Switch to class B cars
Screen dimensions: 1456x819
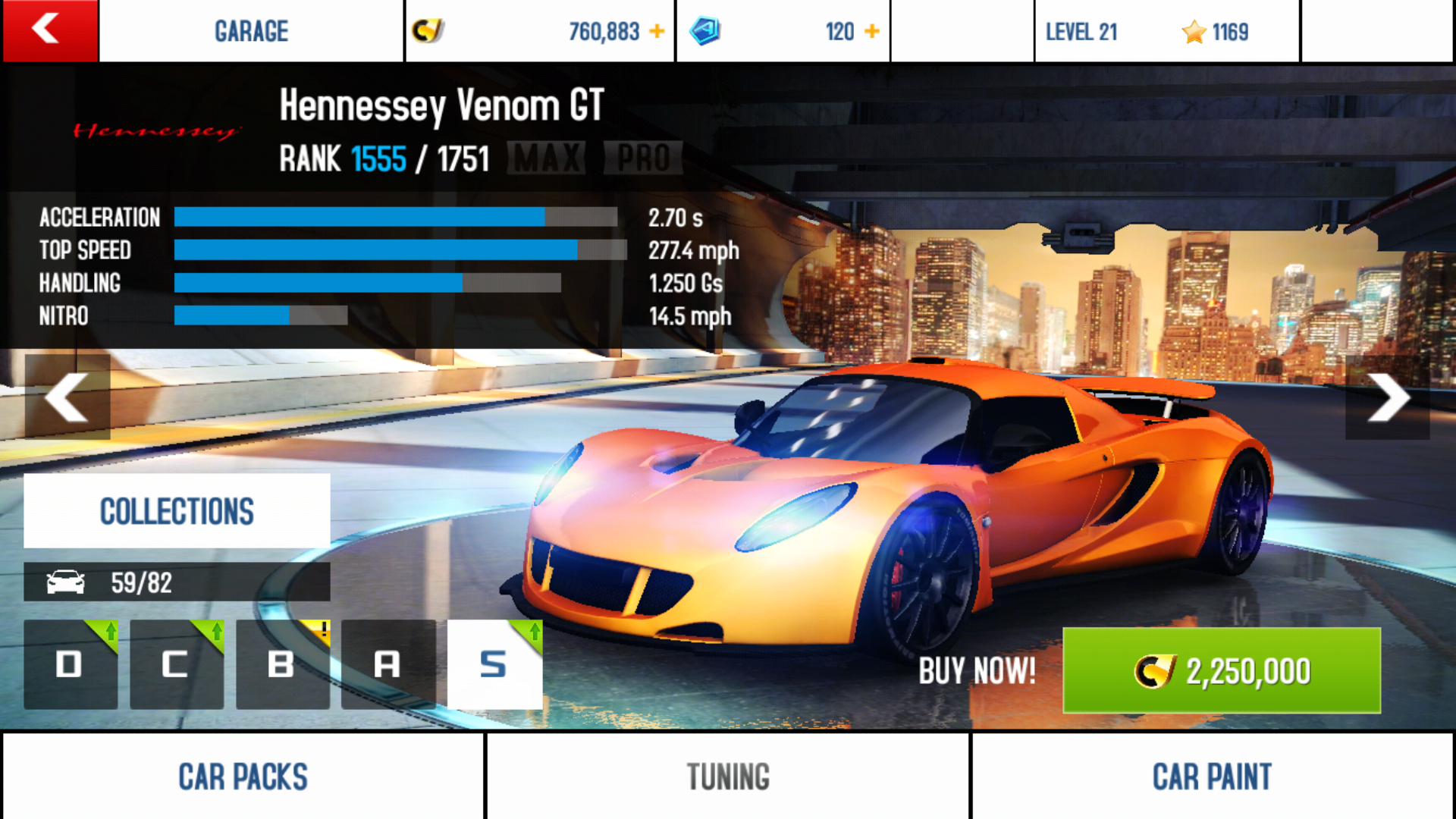[x=282, y=664]
